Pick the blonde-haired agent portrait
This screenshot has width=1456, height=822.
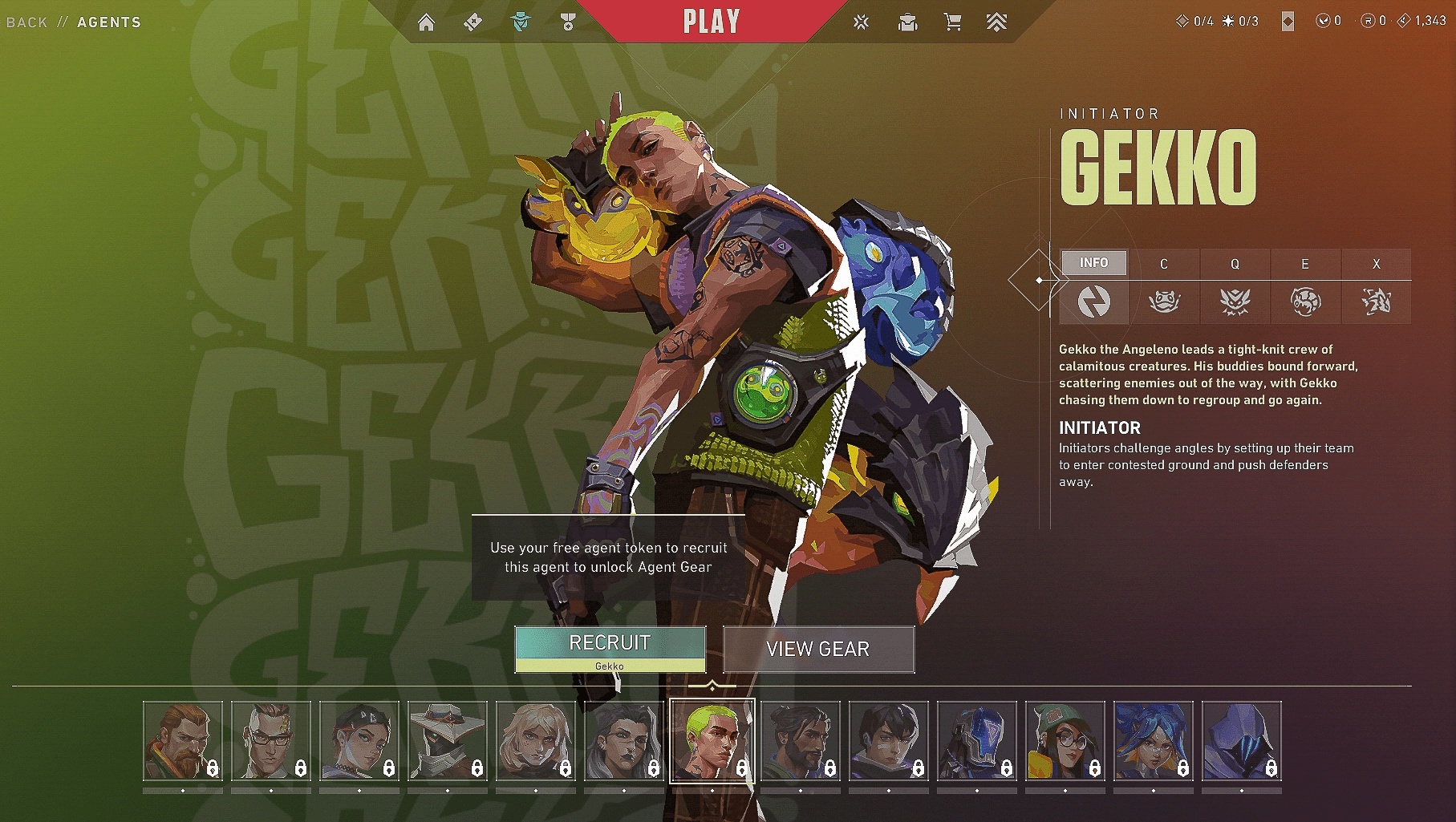[x=536, y=741]
